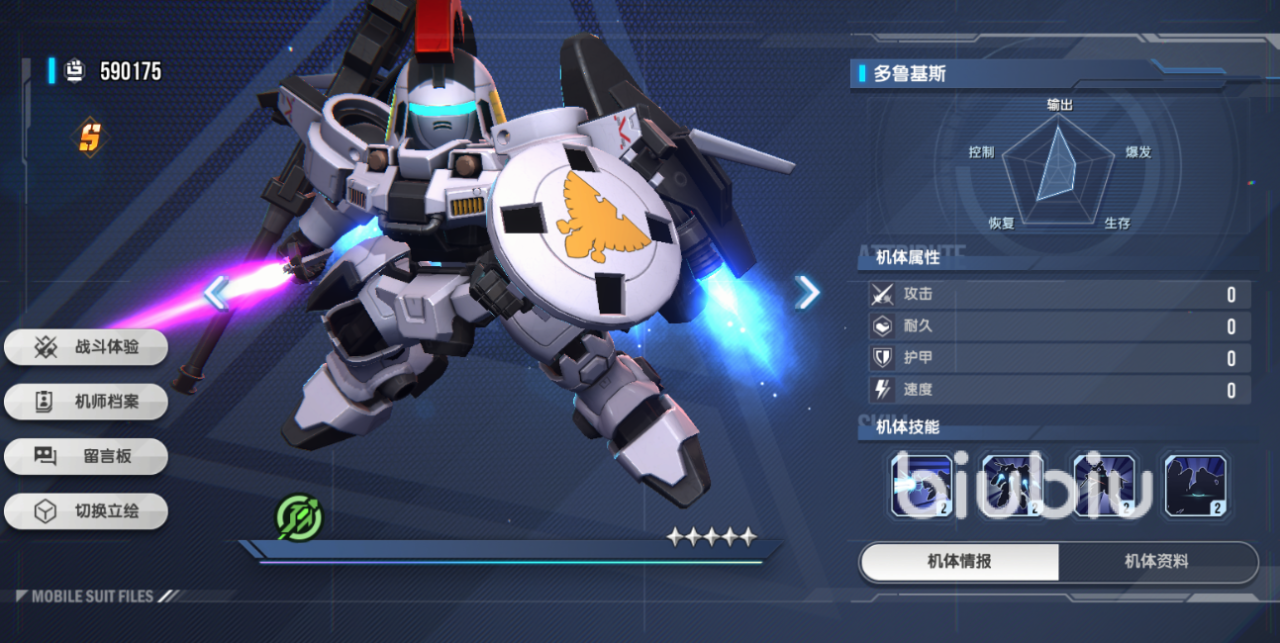Image resolution: width=1280 pixels, height=643 pixels.
Task: Show the previous mobile suit
Action: point(216,292)
